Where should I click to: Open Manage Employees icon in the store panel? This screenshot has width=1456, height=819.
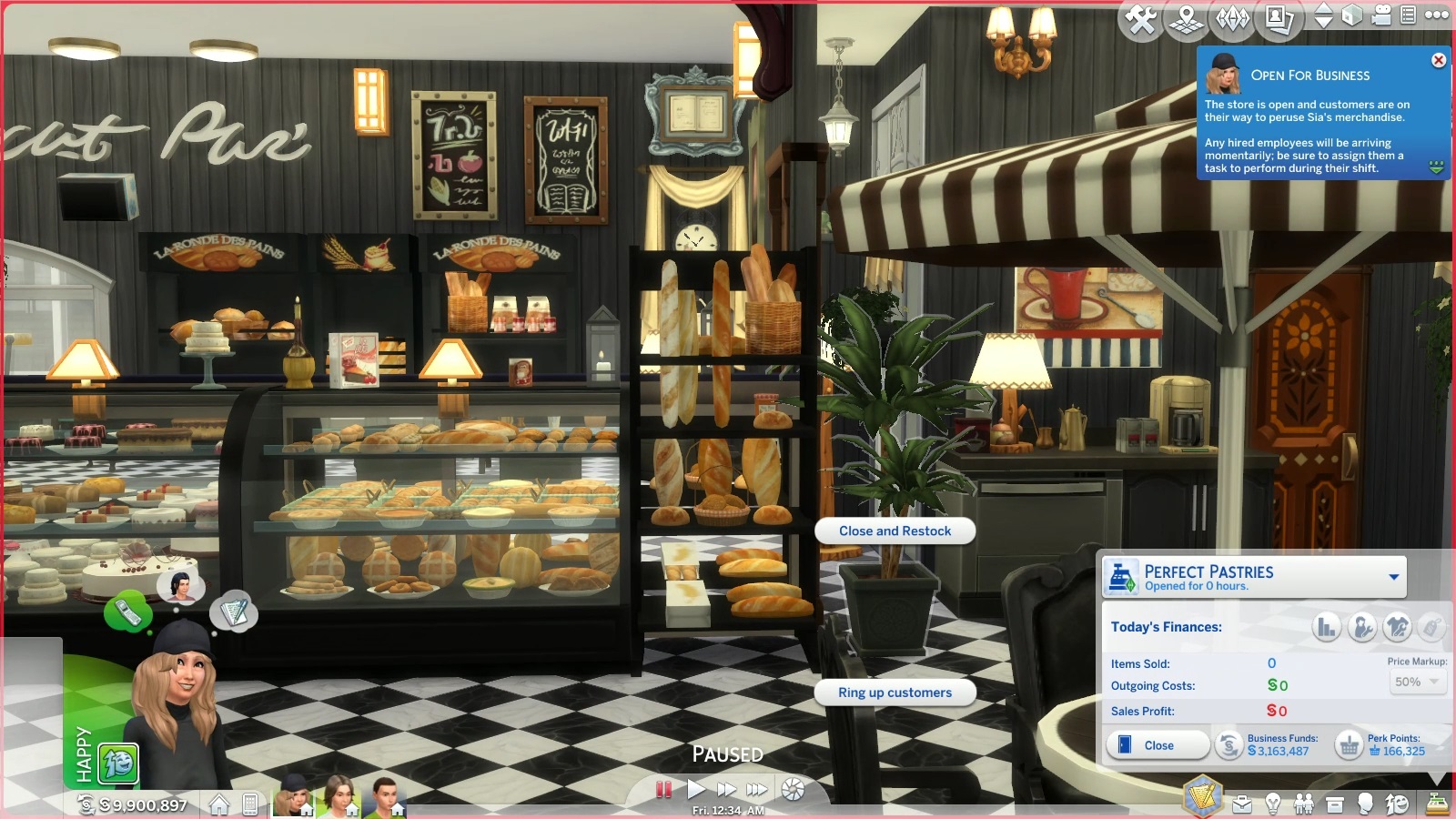pos(1362,625)
